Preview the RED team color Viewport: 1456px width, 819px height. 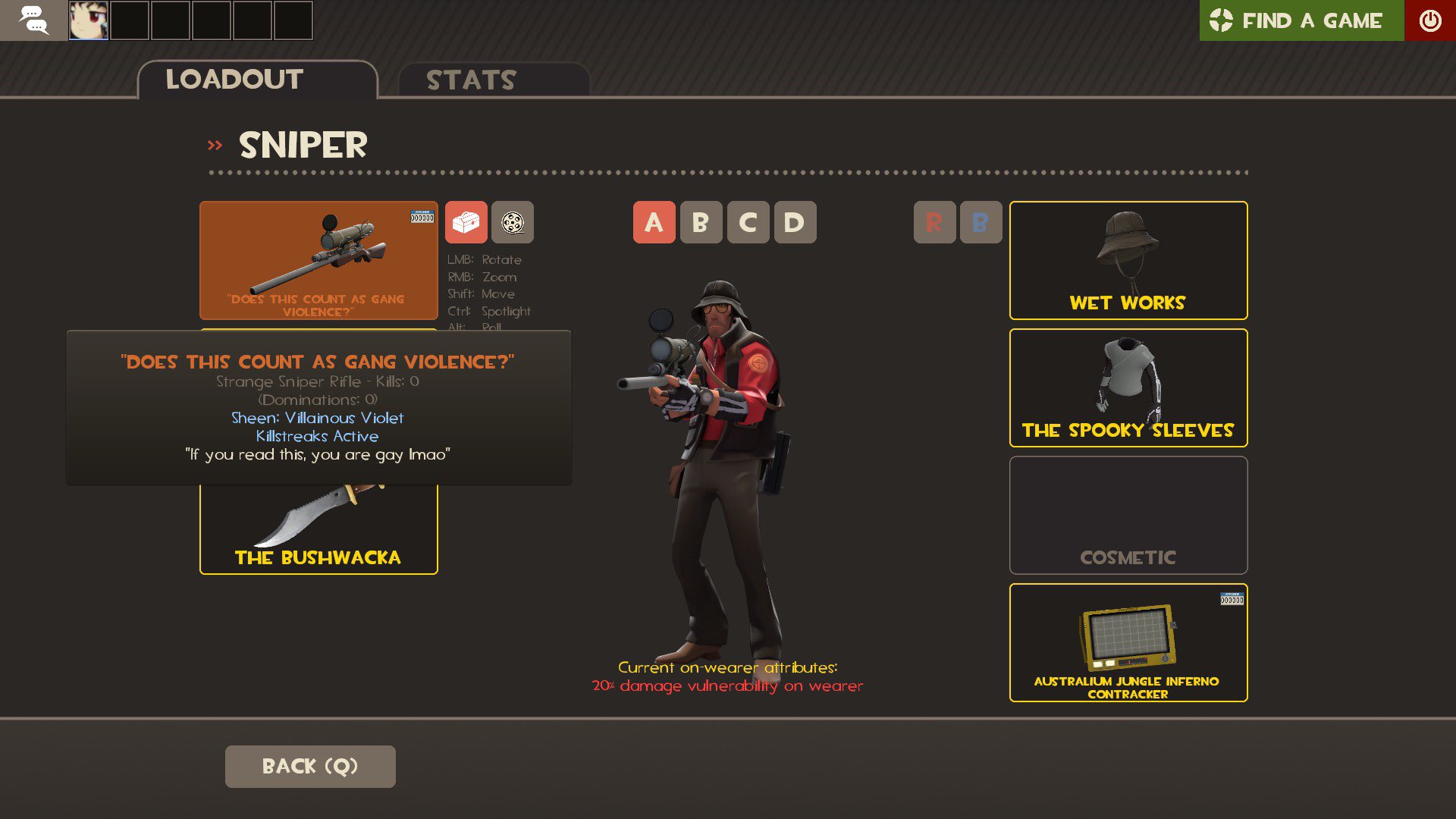click(934, 222)
